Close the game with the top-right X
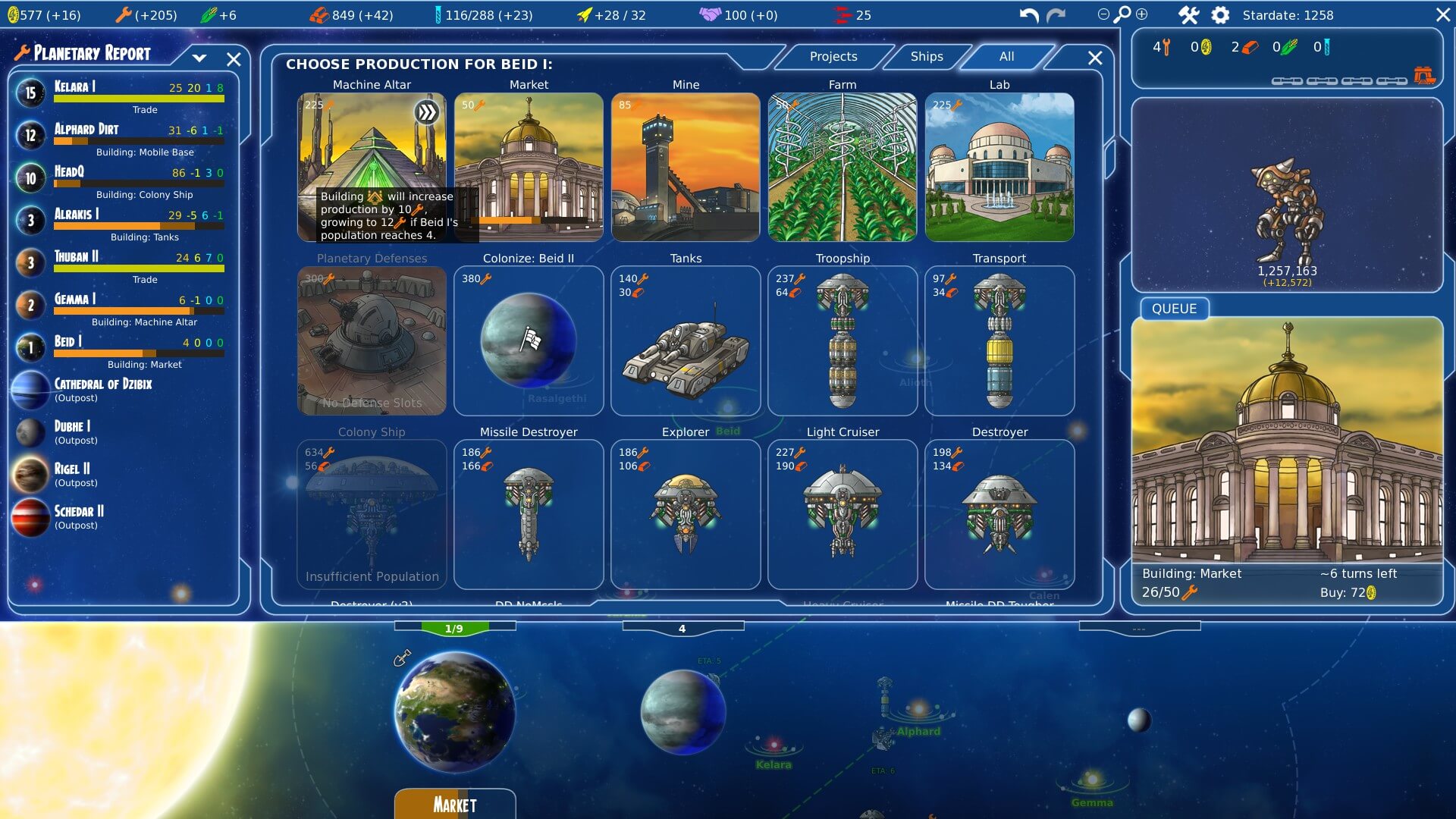The height and width of the screenshot is (819, 1456). tap(1443, 15)
